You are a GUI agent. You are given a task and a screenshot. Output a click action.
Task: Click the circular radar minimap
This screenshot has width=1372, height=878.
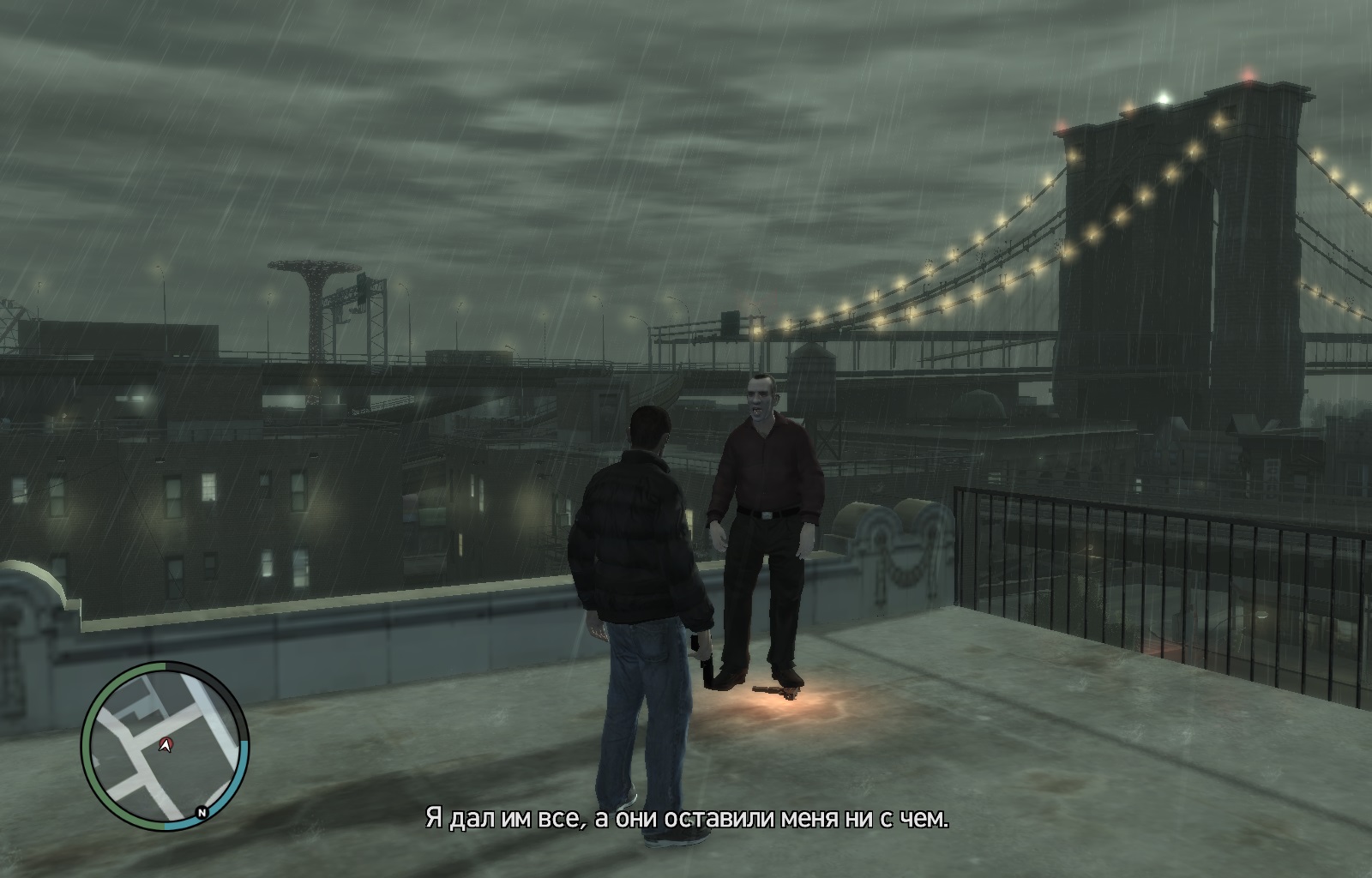165,746
